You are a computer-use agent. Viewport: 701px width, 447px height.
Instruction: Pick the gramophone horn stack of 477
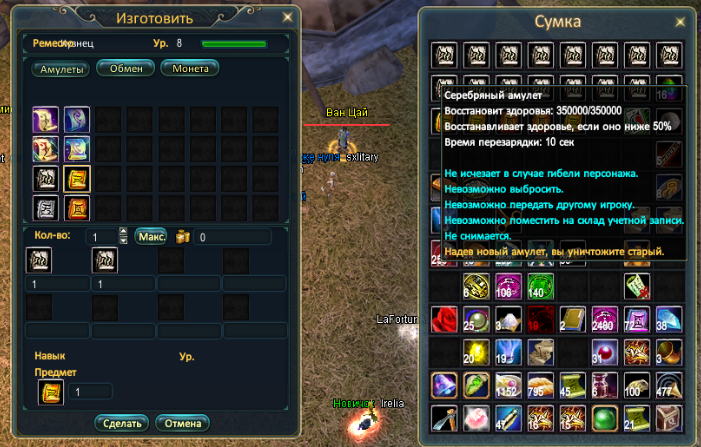point(667,384)
